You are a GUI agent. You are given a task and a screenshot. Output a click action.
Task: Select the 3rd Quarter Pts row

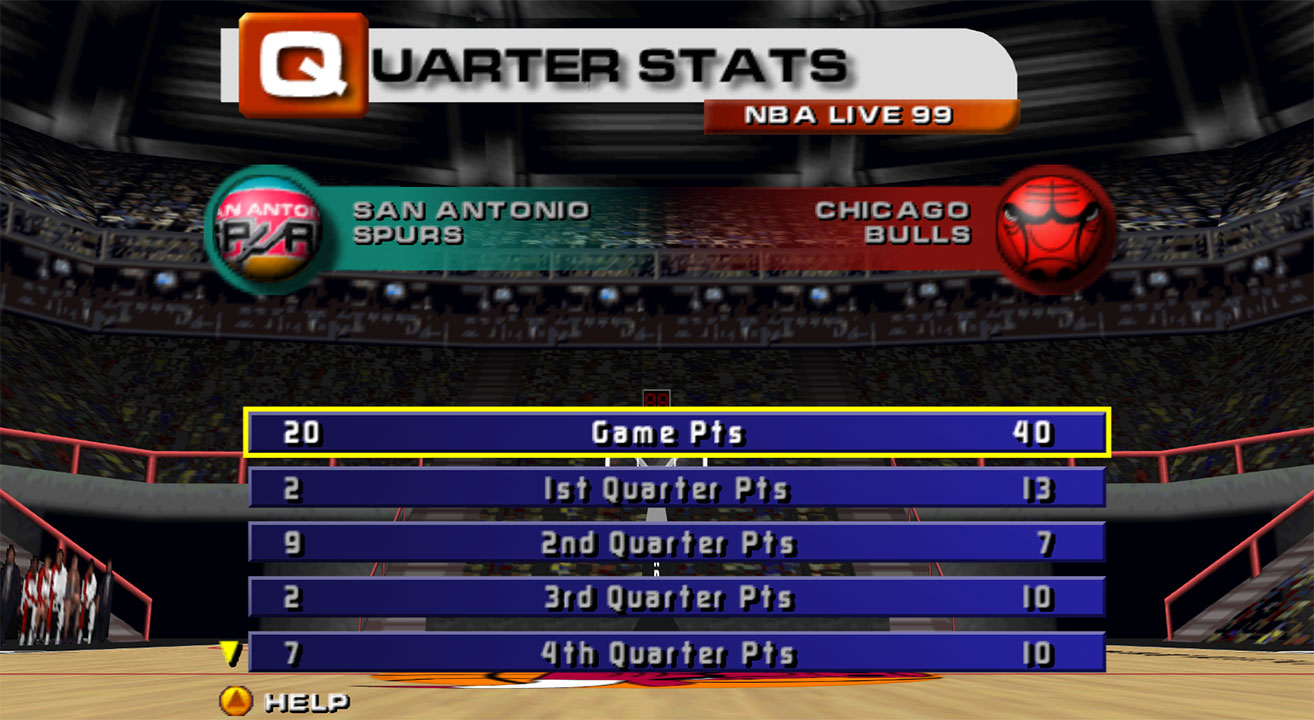point(676,598)
